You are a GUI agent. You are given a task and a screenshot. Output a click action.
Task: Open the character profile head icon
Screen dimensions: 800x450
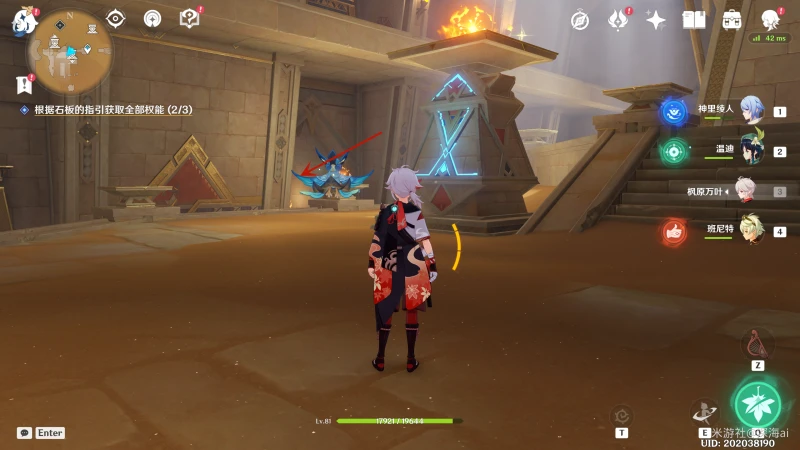tap(770, 20)
